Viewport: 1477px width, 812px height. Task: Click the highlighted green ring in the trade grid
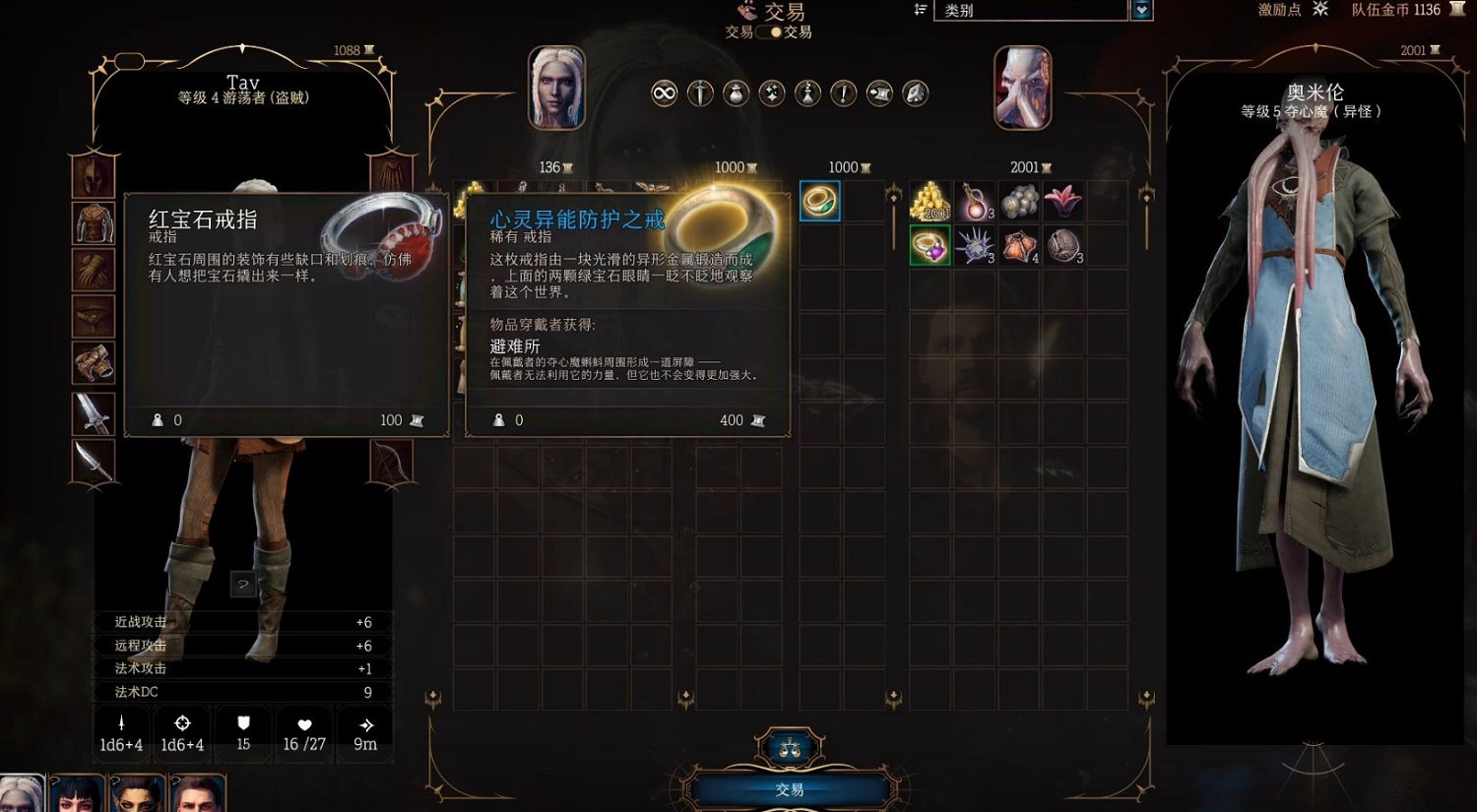pyautogui.click(x=818, y=199)
